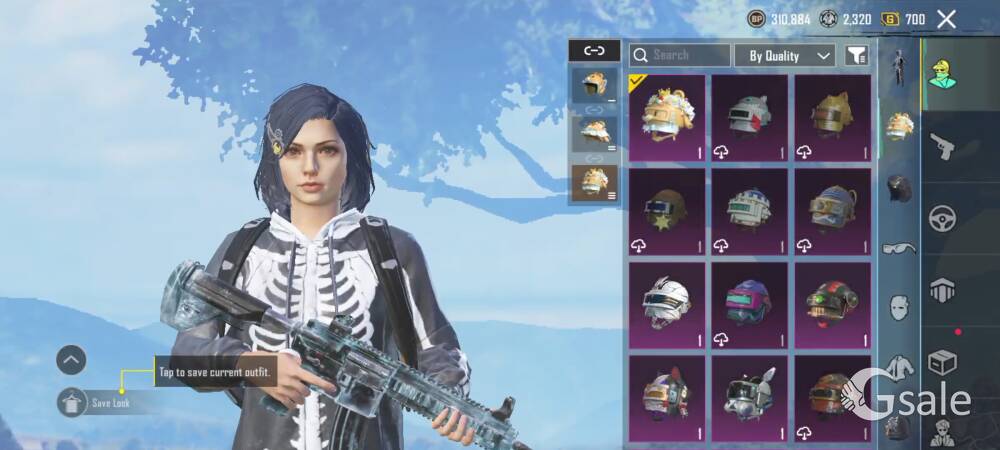Open the weapons pistol category
1000x450 pixels.
point(942,148)
